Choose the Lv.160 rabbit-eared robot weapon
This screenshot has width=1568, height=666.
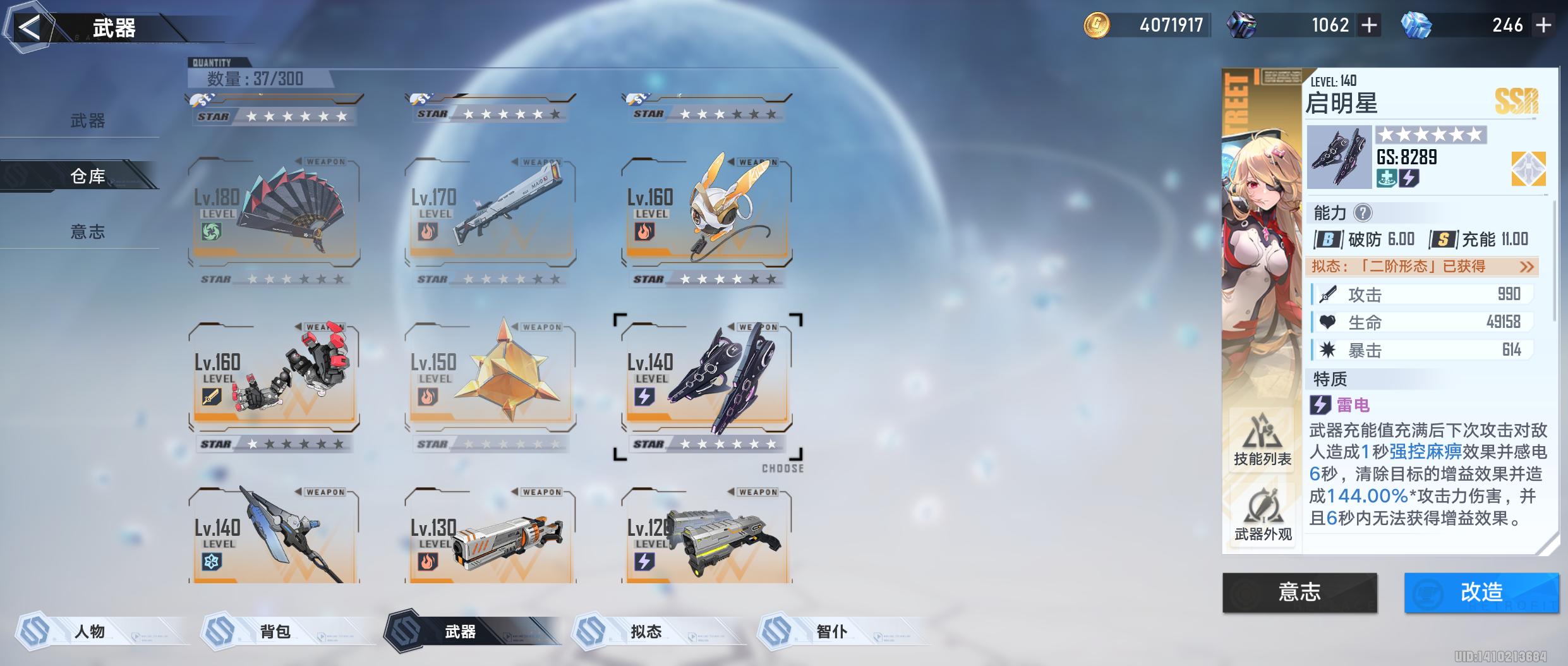pos(706,213)
